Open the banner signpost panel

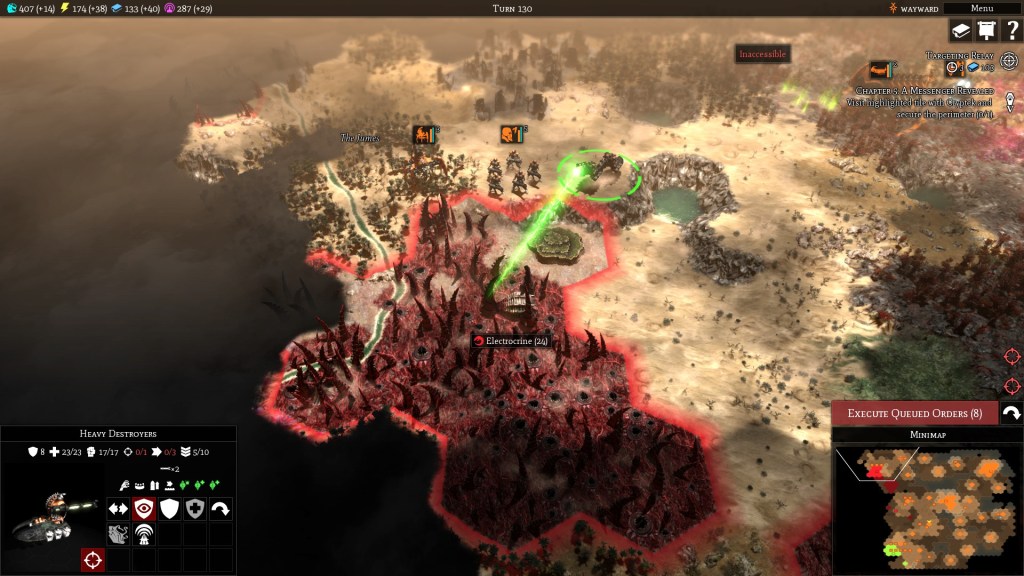coord(986,31)
